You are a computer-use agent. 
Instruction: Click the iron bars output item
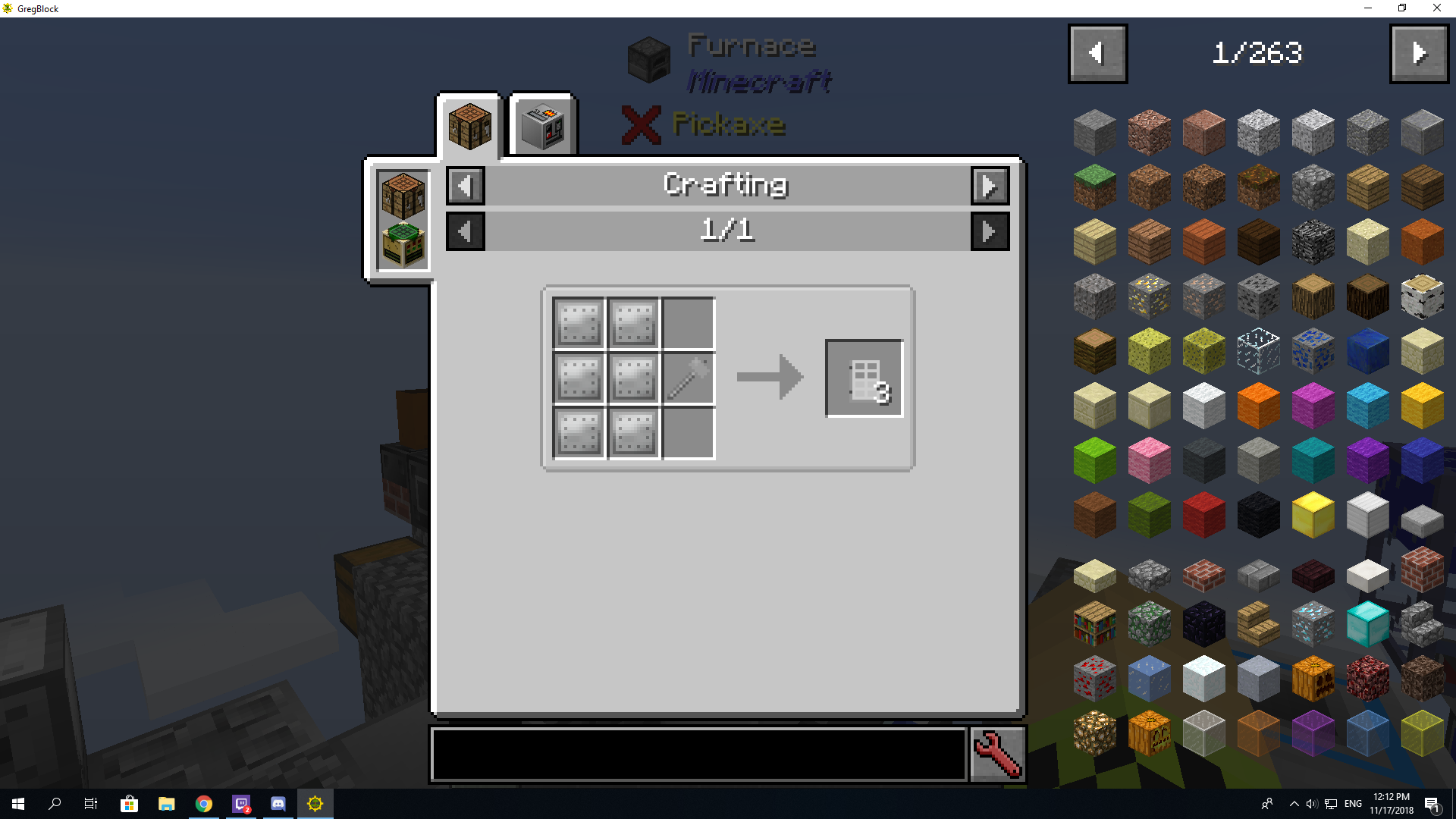[x=864, y=377]
